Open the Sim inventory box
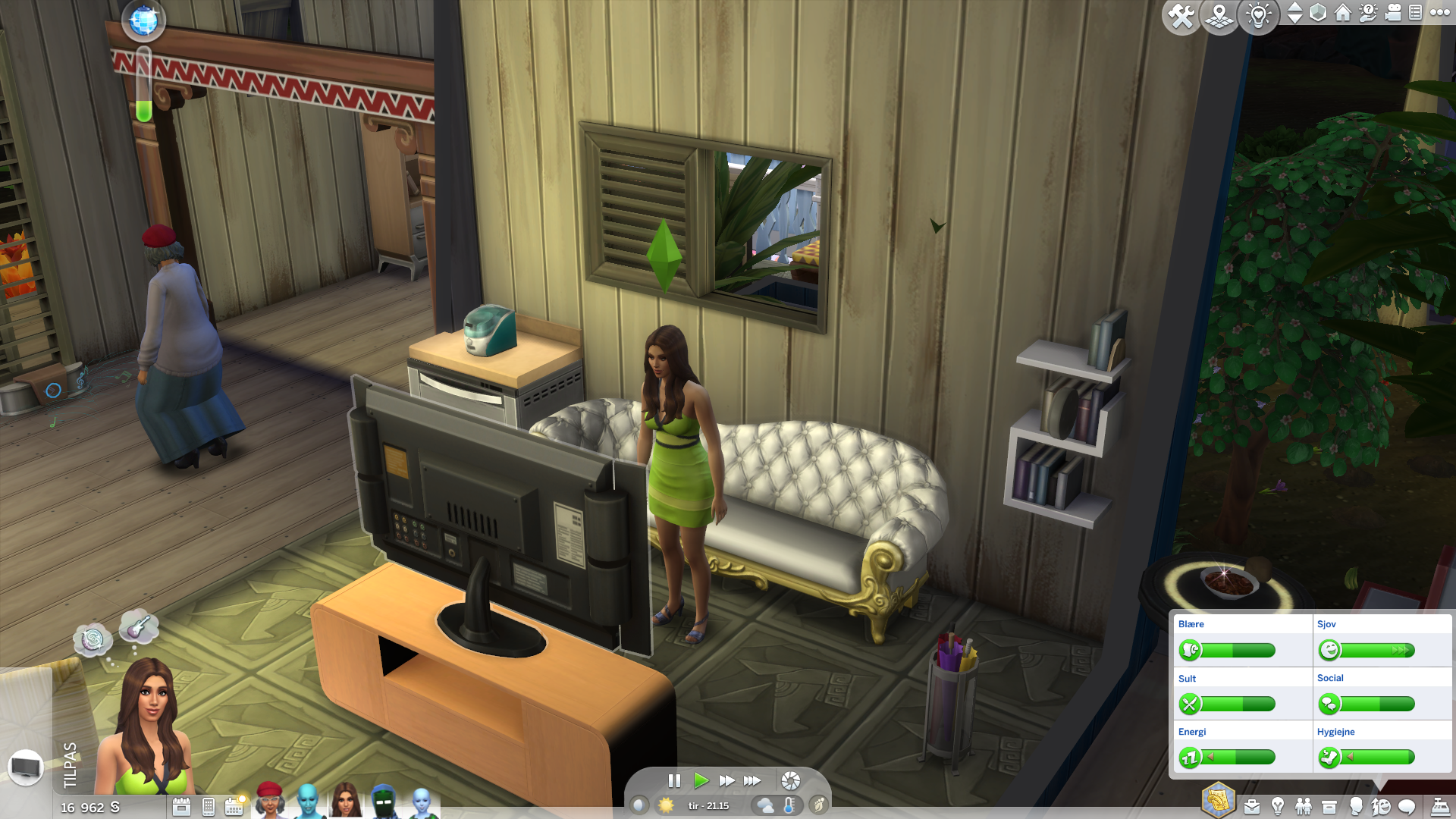Screen dimensions: 1456x819 (1329, 806)
